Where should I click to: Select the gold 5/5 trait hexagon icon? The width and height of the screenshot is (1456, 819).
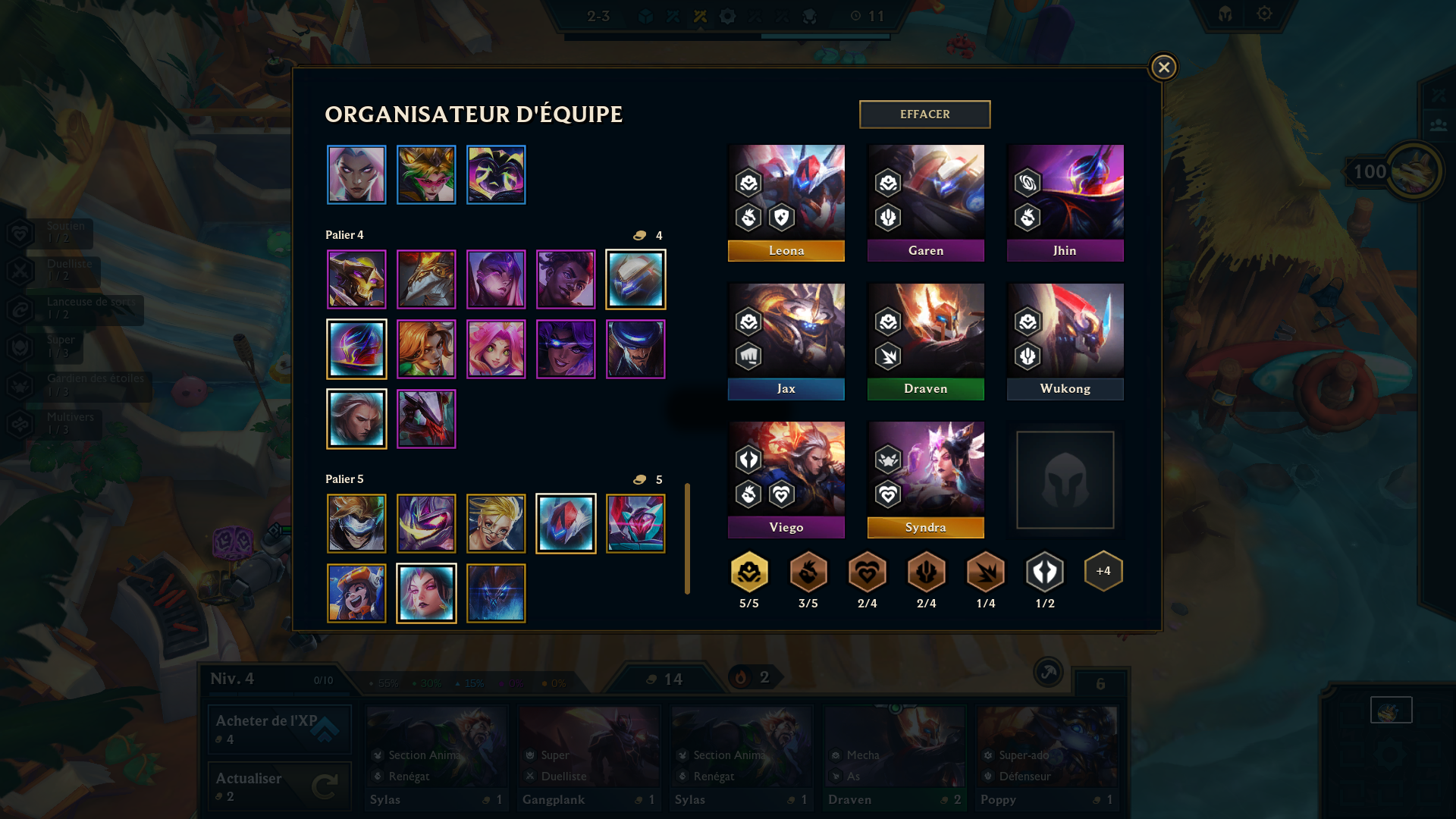pos(748,571)
